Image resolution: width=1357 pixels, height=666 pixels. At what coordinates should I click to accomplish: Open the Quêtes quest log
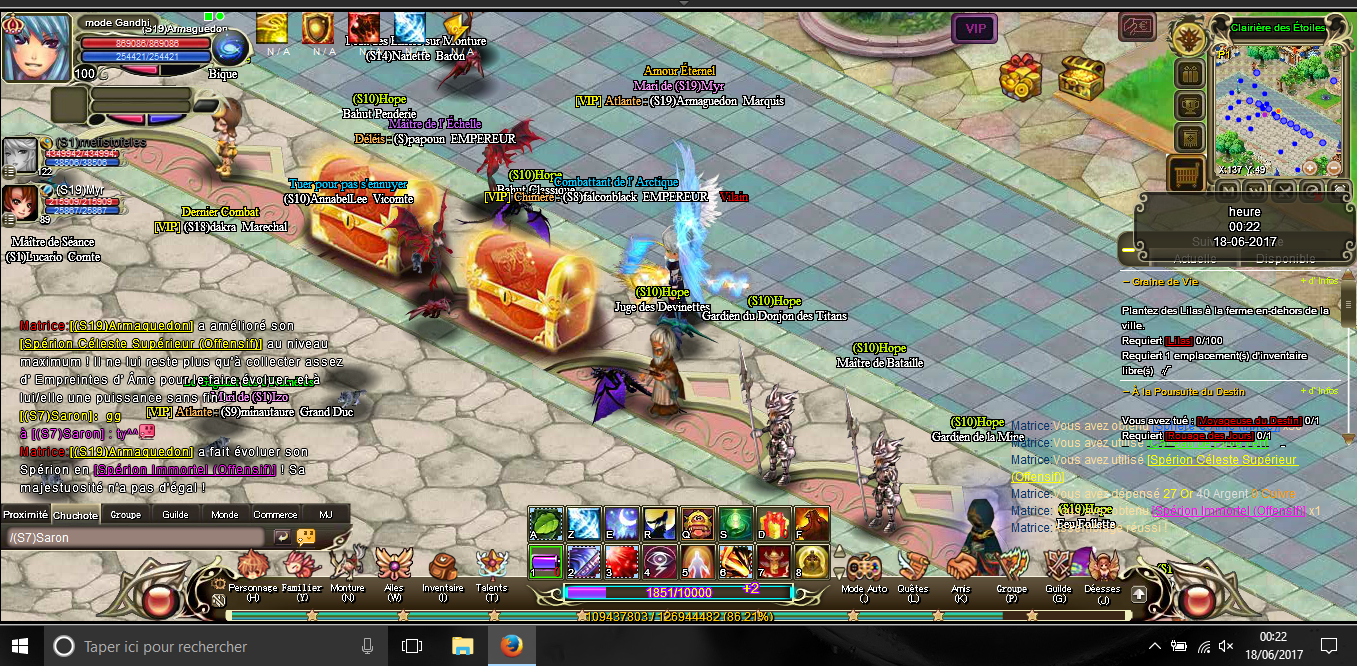tap(912, 568)
